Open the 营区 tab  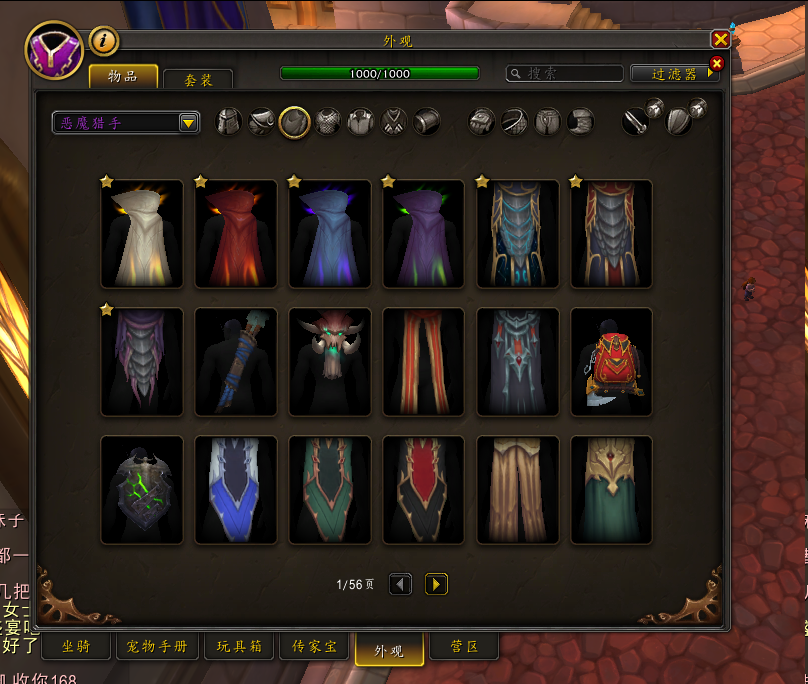(x=463, y=647)
